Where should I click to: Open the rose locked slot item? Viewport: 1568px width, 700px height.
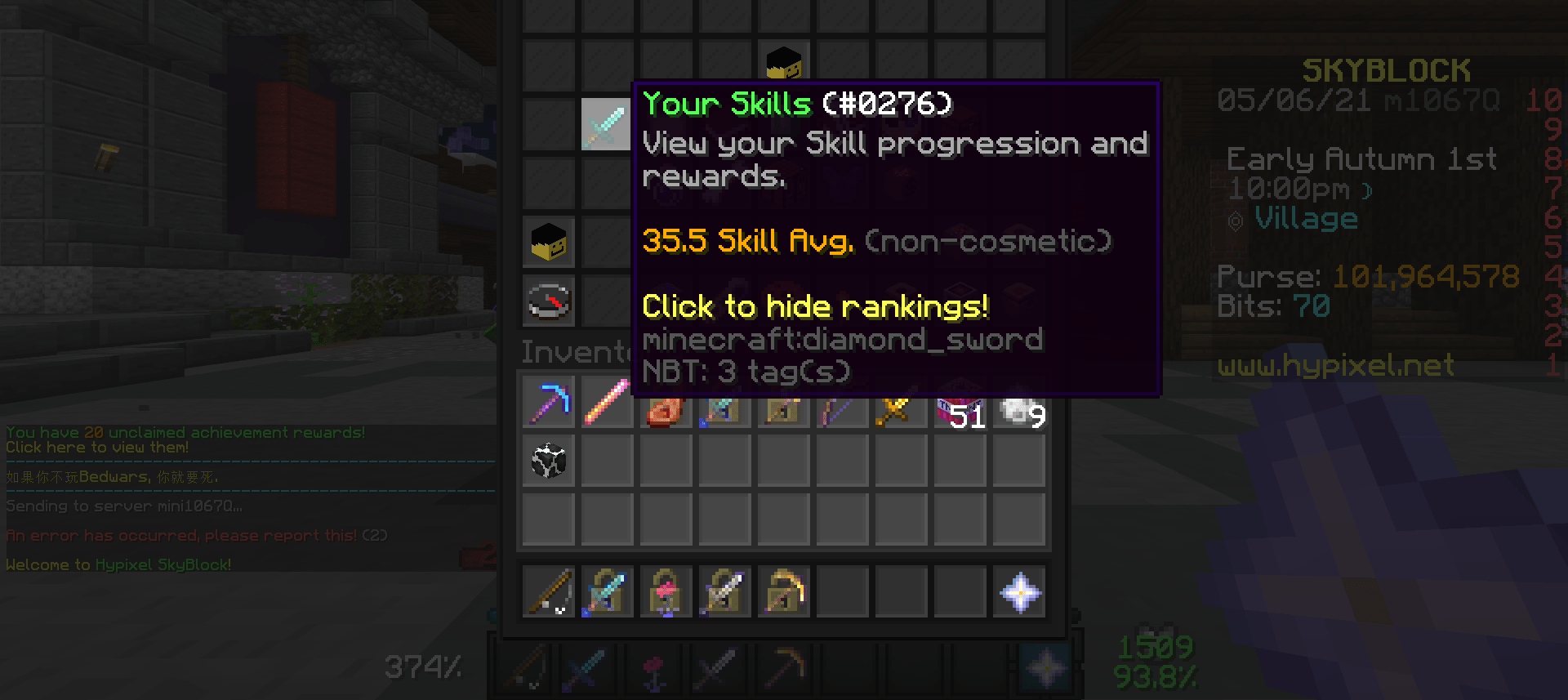point(666,592)
